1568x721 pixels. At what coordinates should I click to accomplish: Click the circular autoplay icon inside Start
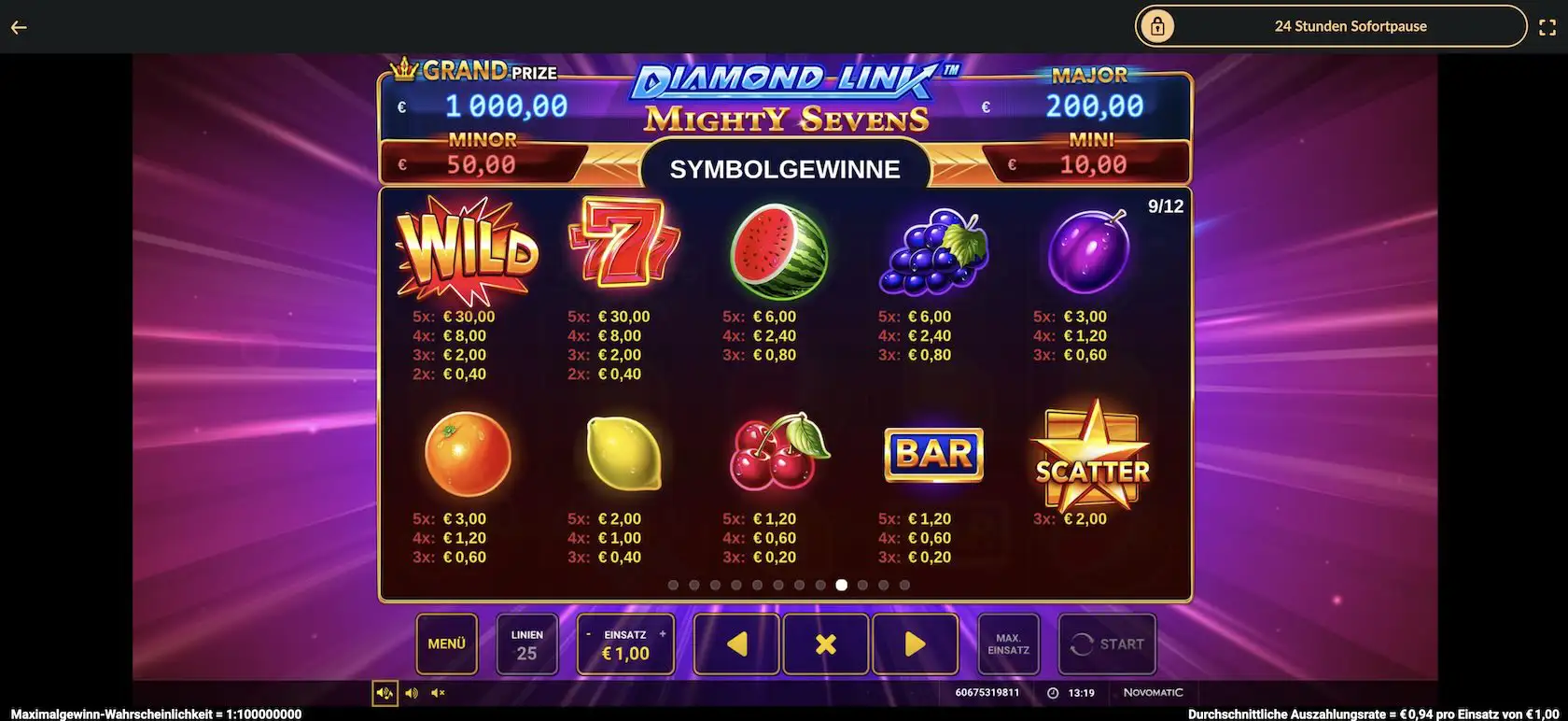1083,643
